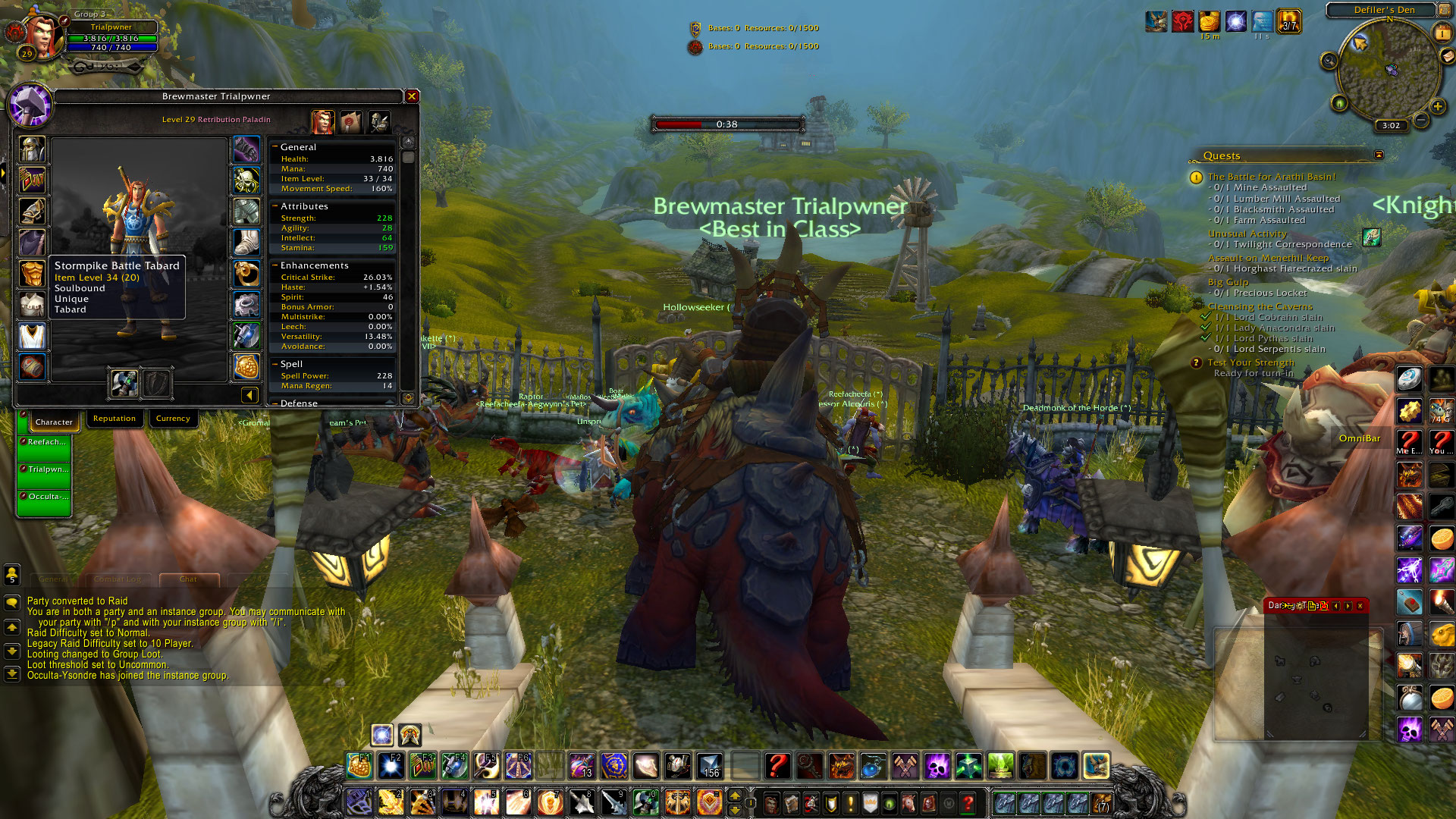Screen dimensions: 1456x819
Task: Select the Stormpike Battle Tabard equipment slot
Action: point(32,336)
